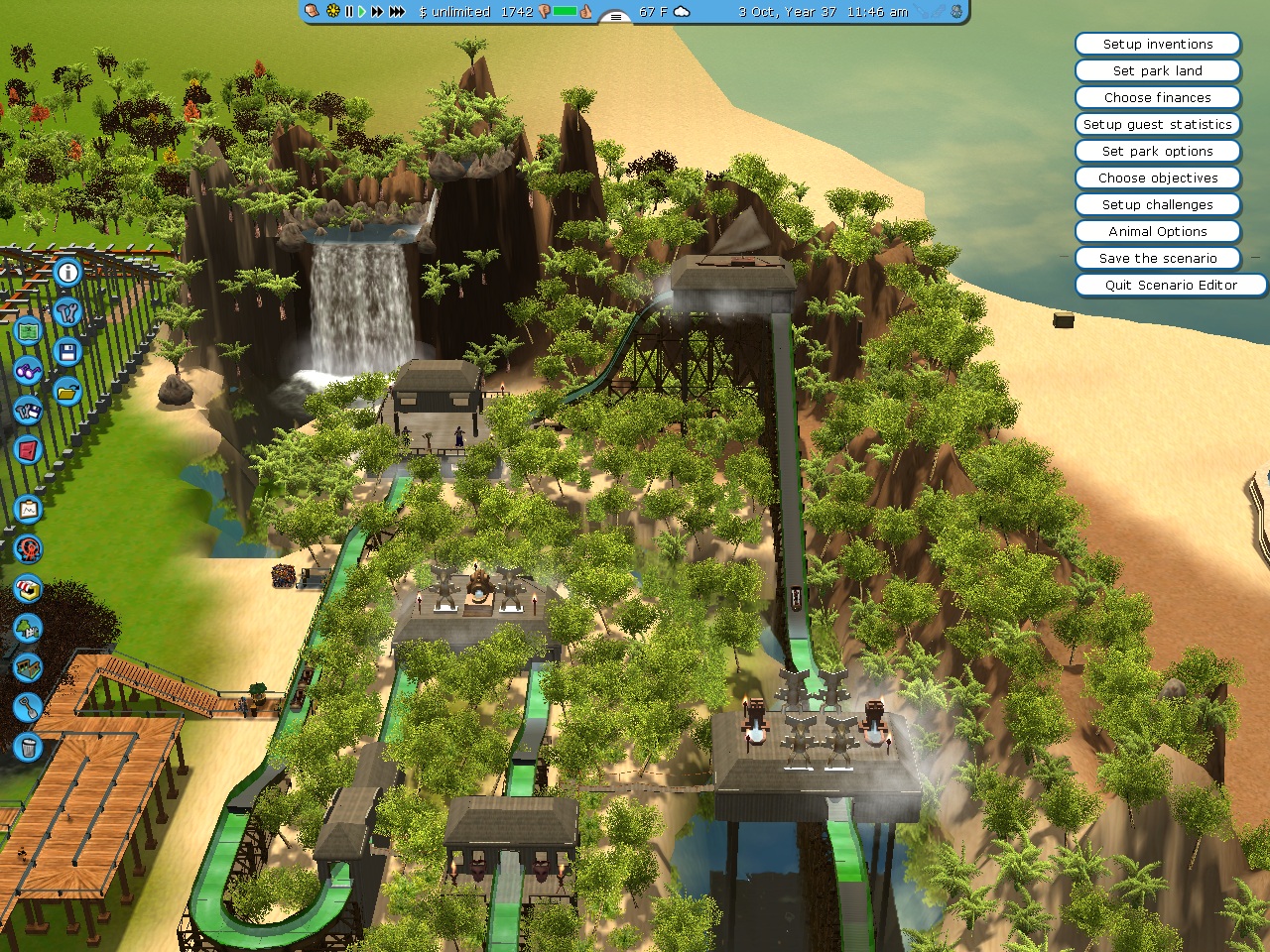Pause the game
The height and width of the screenshot is (952, 1270).
(x=349, y=12)
